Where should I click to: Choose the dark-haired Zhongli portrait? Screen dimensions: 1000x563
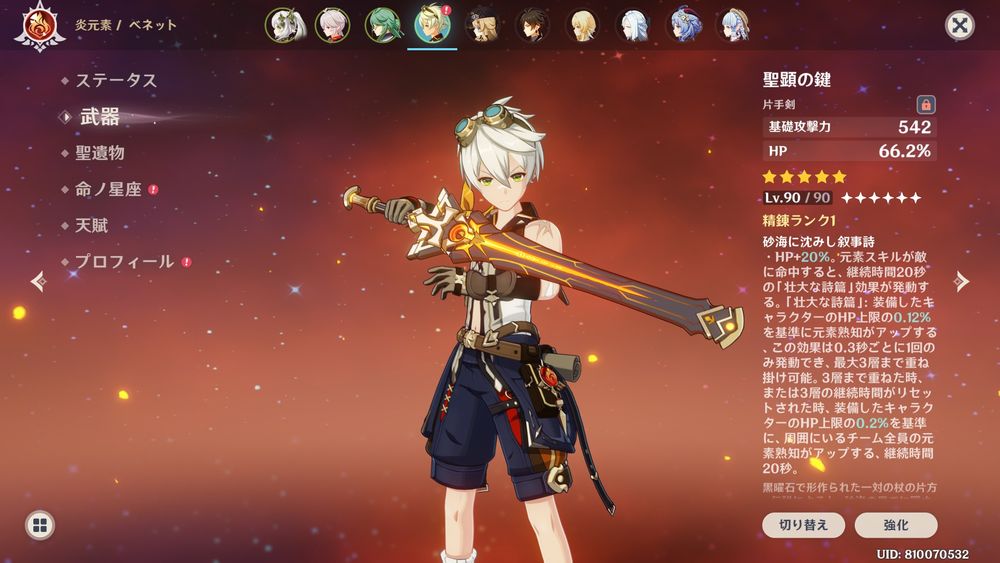(x=532, y=25)
